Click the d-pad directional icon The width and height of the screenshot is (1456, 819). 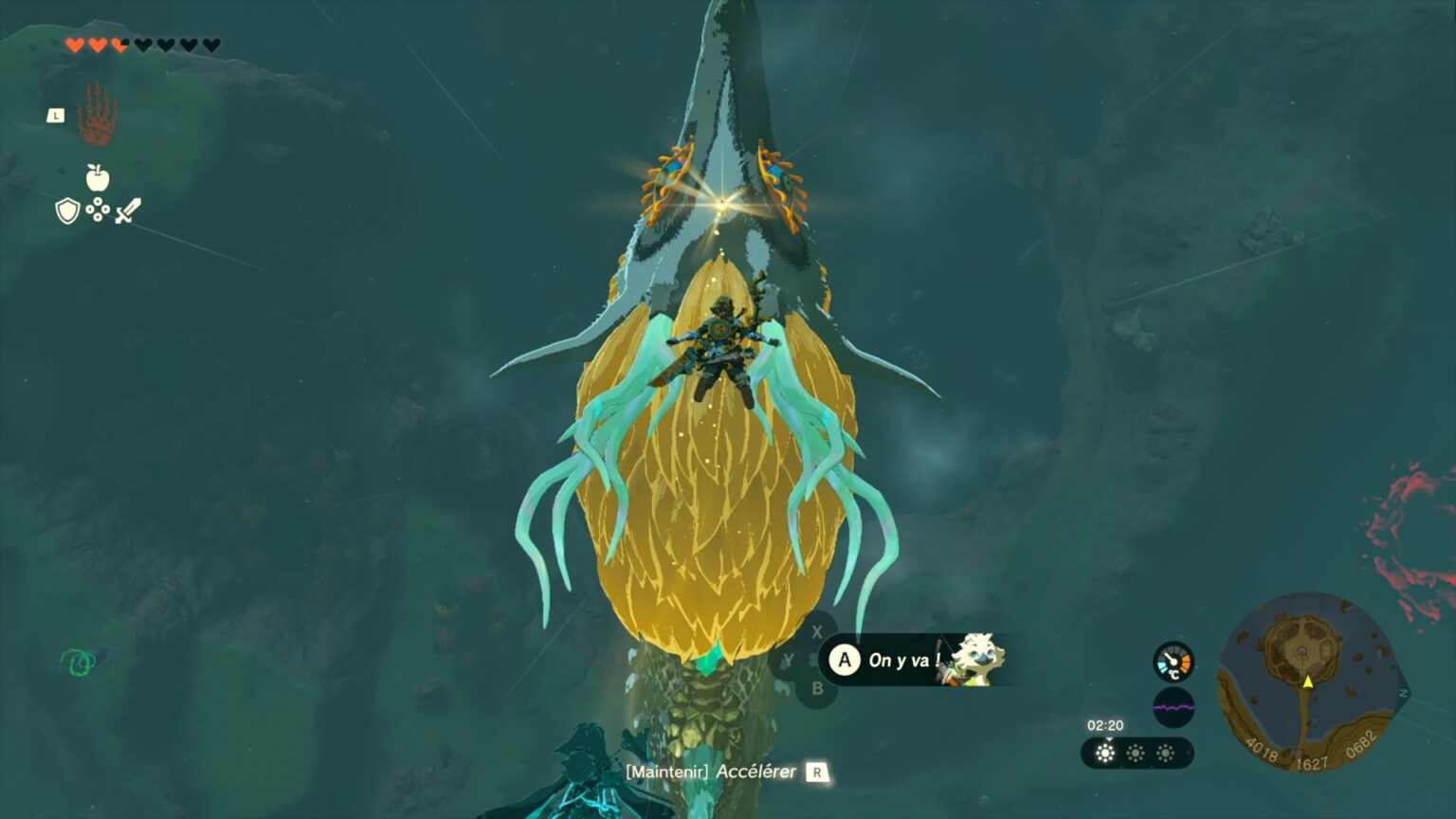pyautogui.click(x=98, y=209)
